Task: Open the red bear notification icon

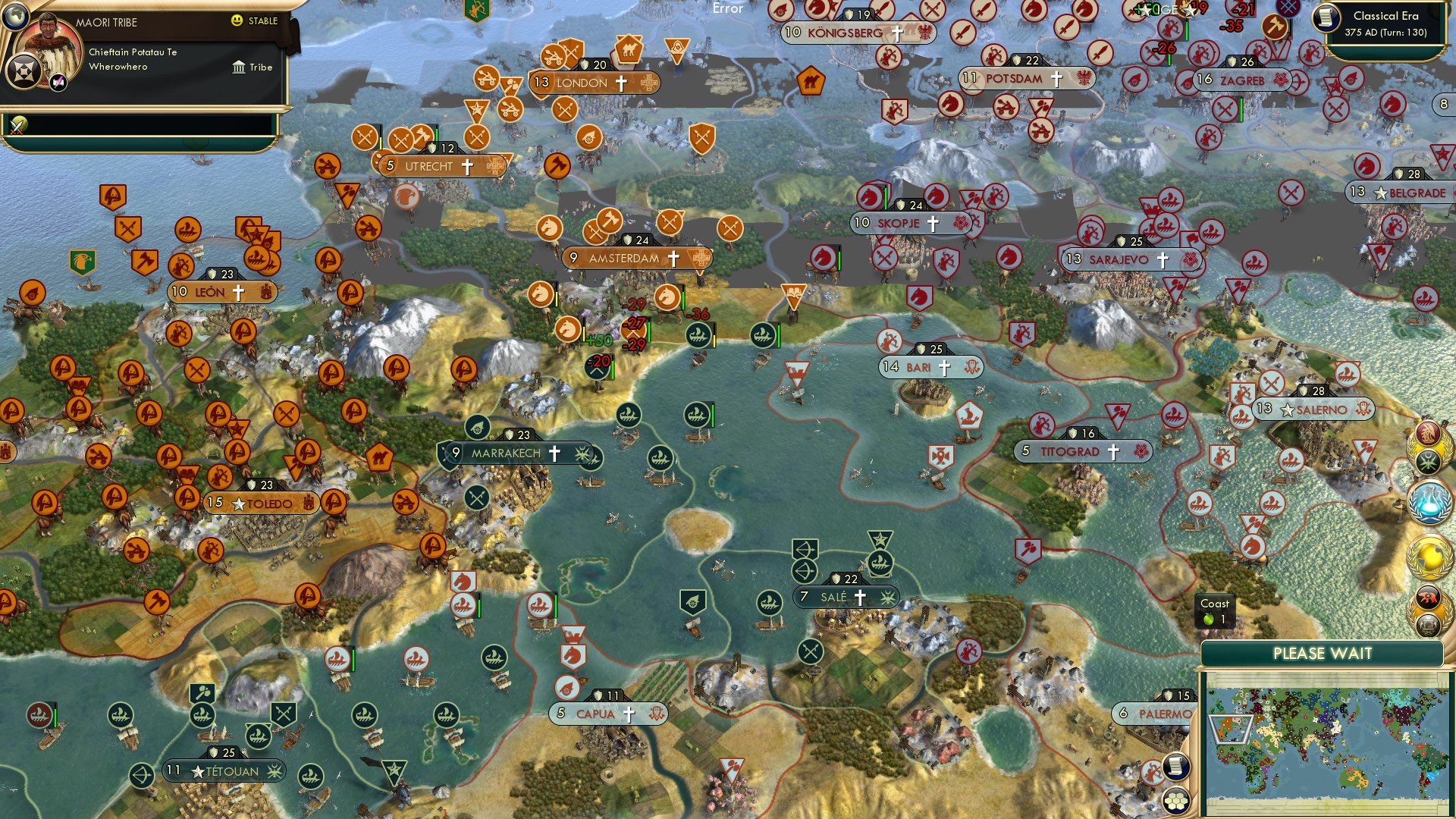Action: pyautogui.click(x=1429, y=598)
